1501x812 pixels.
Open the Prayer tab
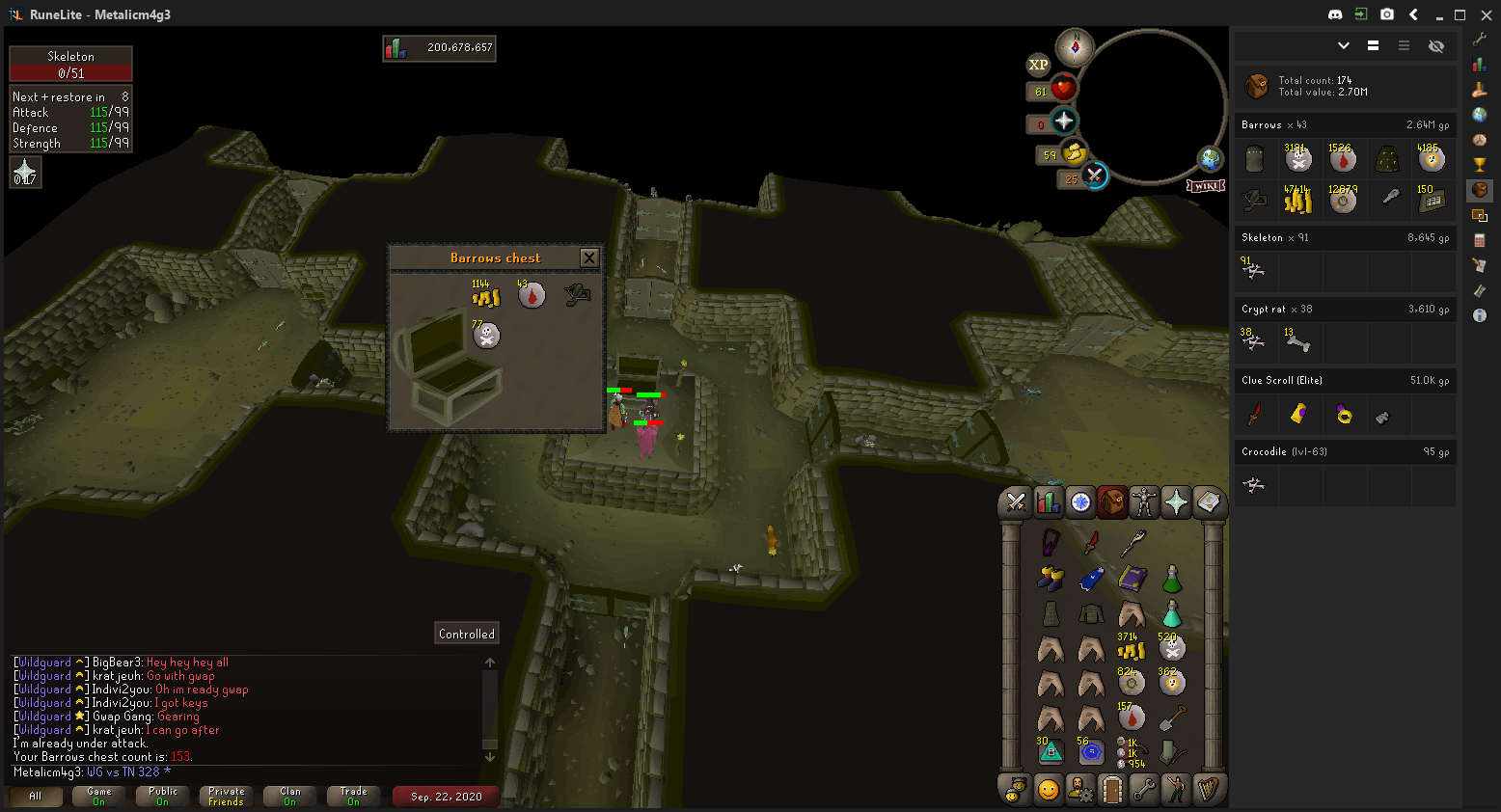pos(1176,501)
